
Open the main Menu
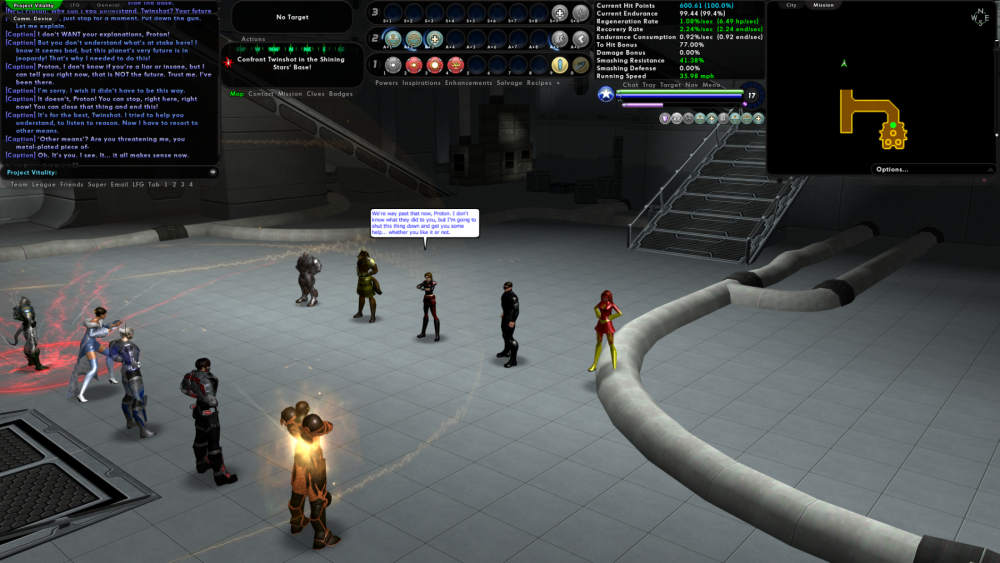click(712, 85)
